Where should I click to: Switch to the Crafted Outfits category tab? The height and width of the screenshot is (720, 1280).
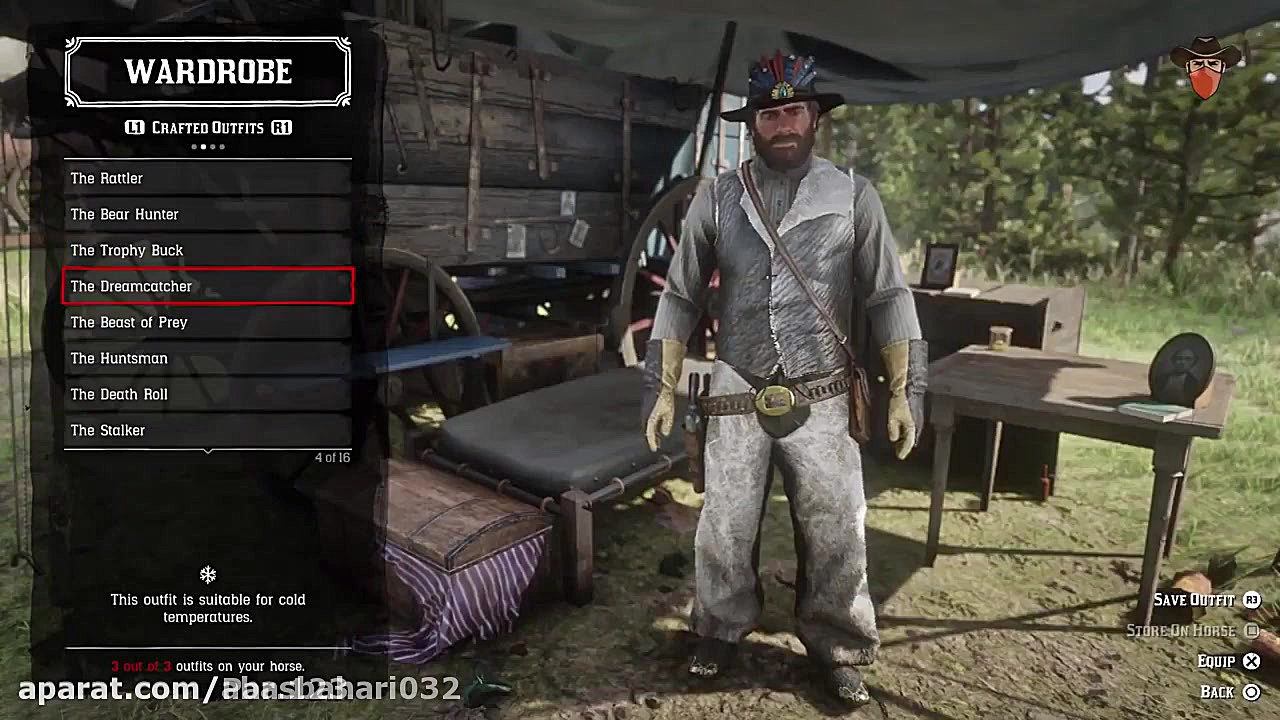coord(207,128)
